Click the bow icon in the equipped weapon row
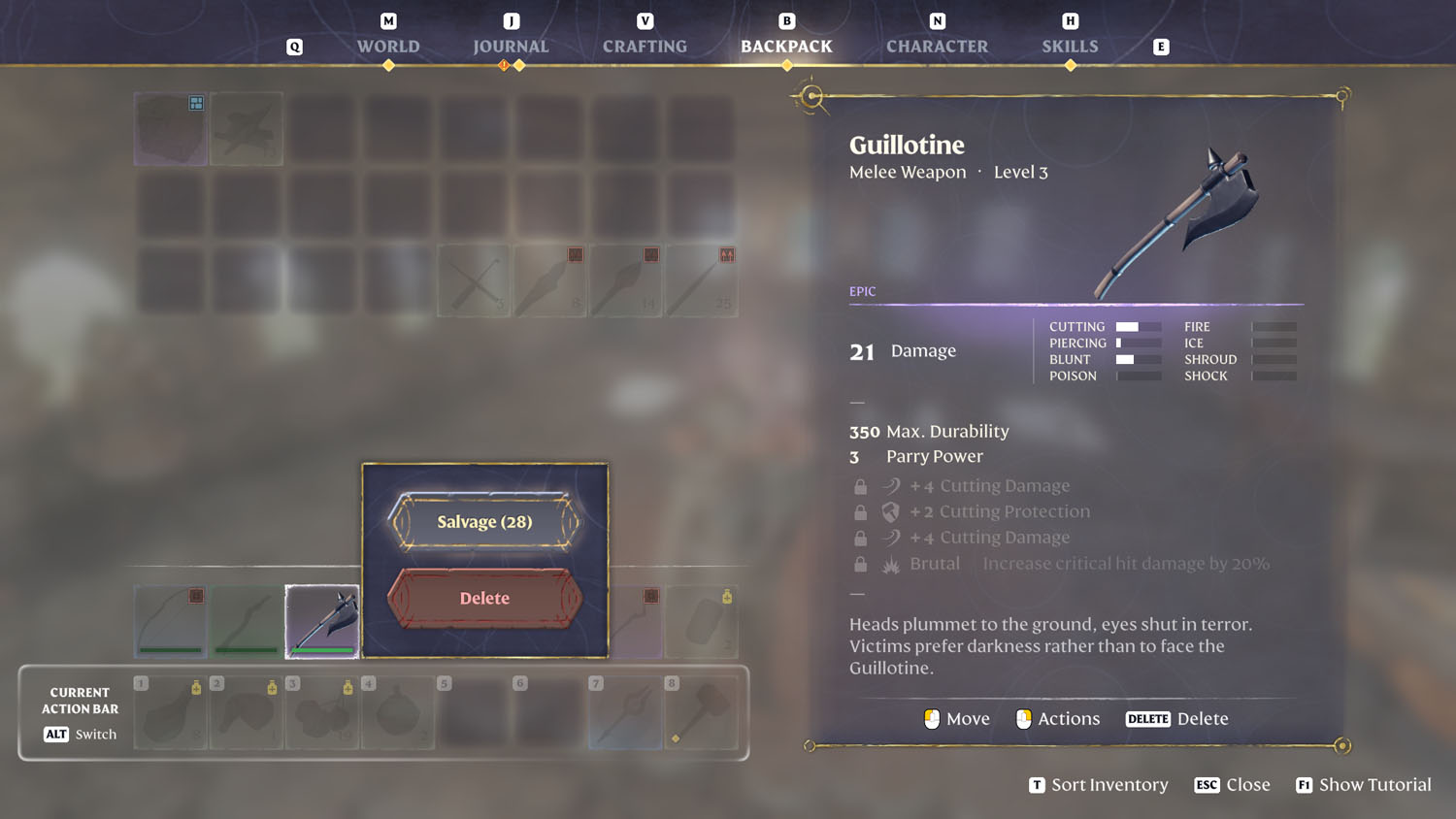 170,621
